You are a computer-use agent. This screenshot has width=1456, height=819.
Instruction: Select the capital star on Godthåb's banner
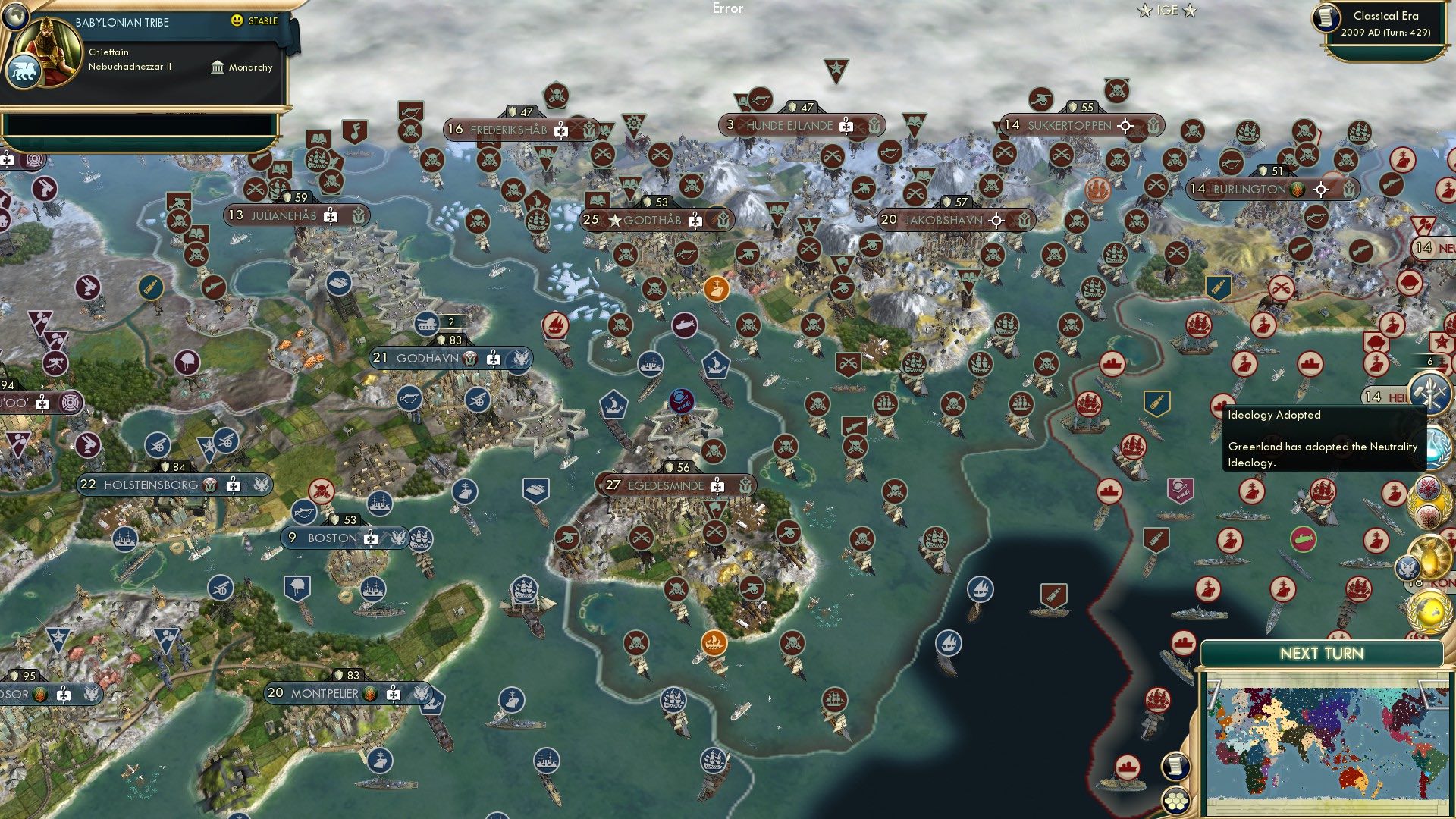(614, 220)
